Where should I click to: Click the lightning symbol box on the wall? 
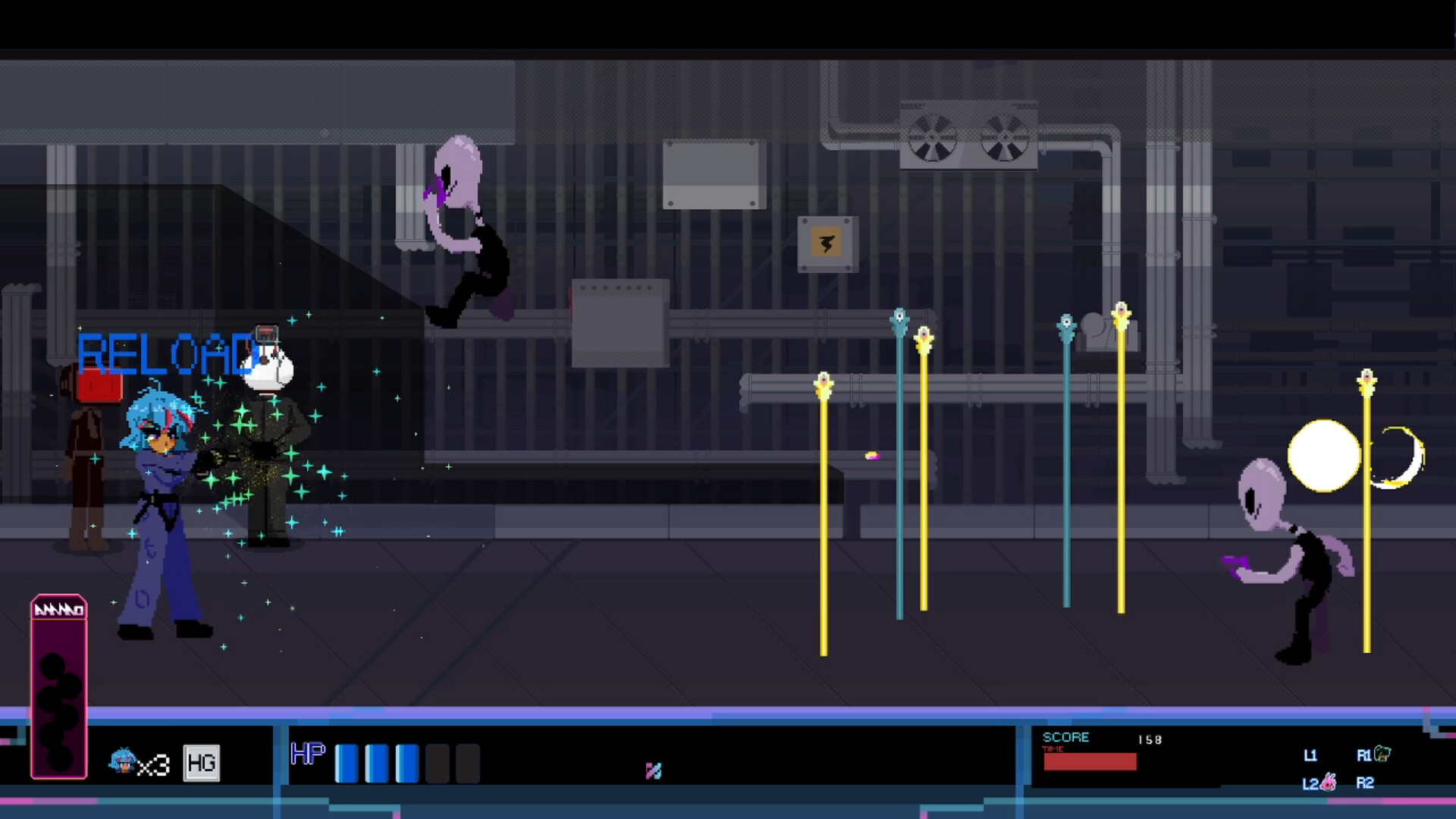[x=827, y=242]
